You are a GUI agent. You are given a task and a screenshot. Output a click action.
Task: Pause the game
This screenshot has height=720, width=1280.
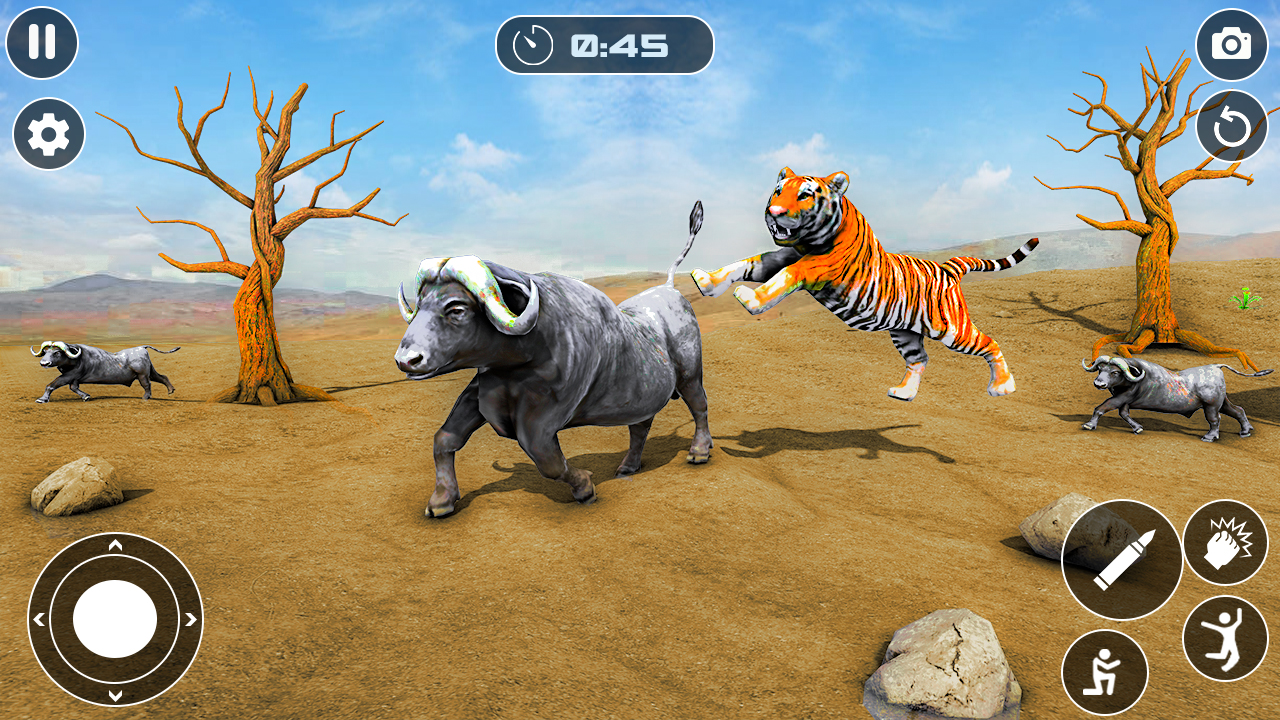tap(44, 44)
